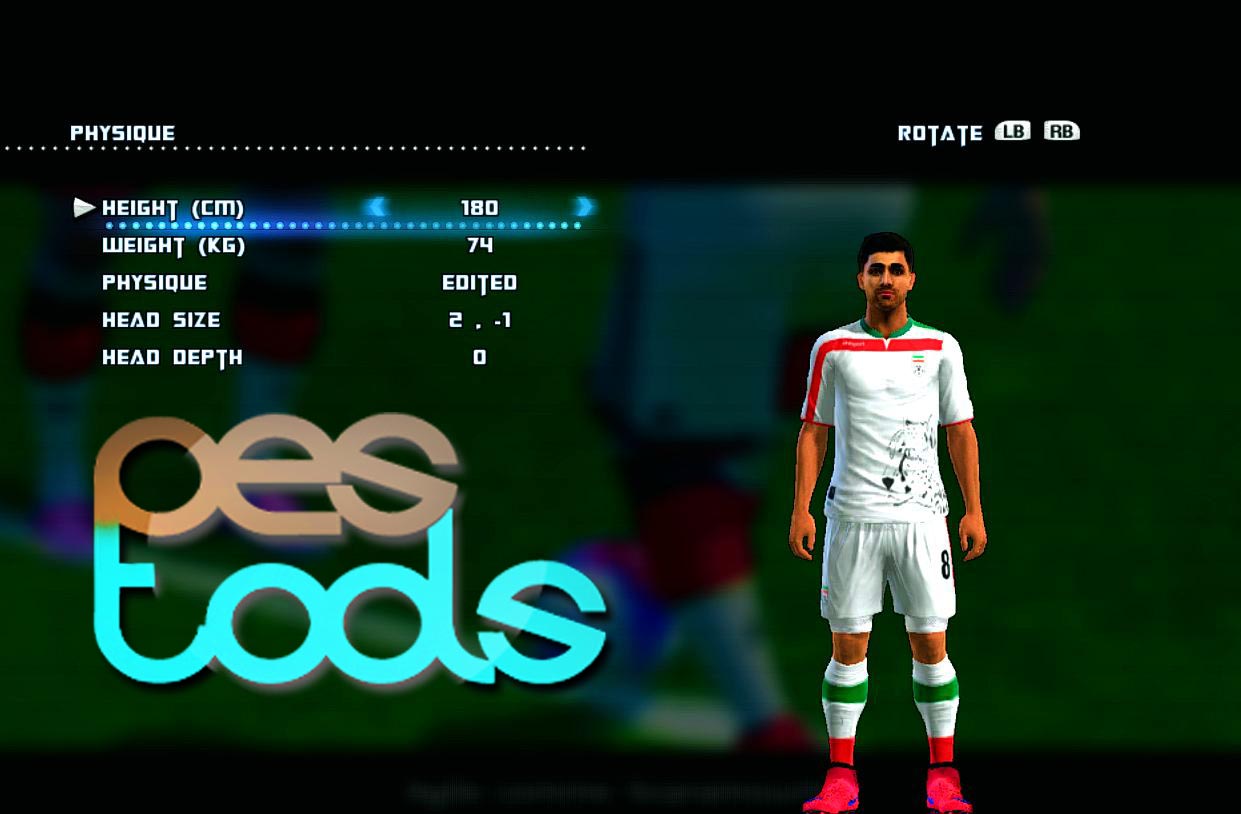Increase height with the right arrow
This screenshot has width=1241, height=814.
(x=584, y=207)
